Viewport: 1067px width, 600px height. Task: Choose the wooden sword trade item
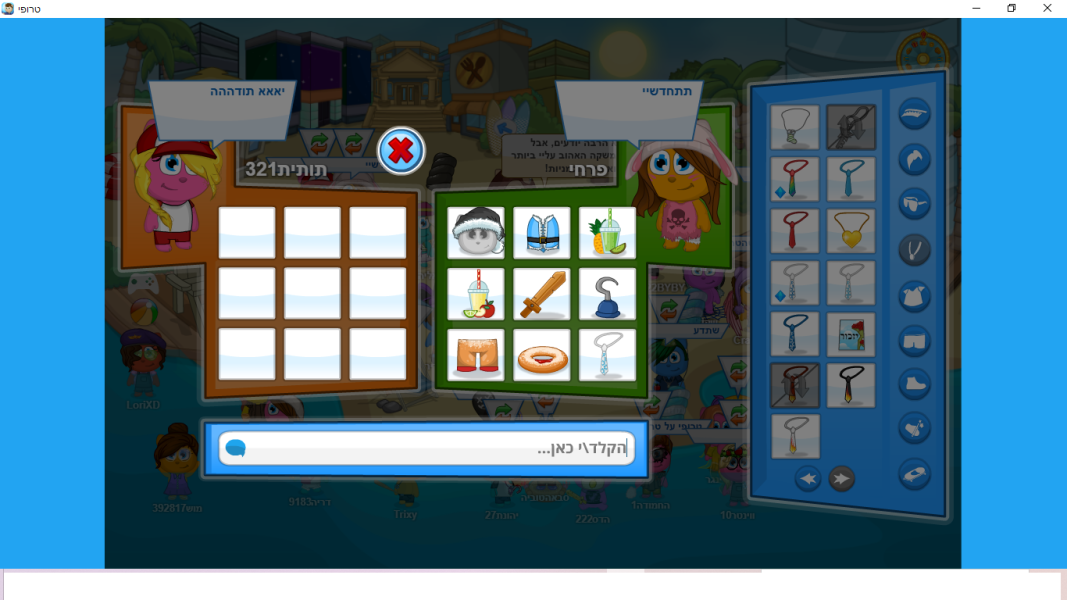coord(542,294)
